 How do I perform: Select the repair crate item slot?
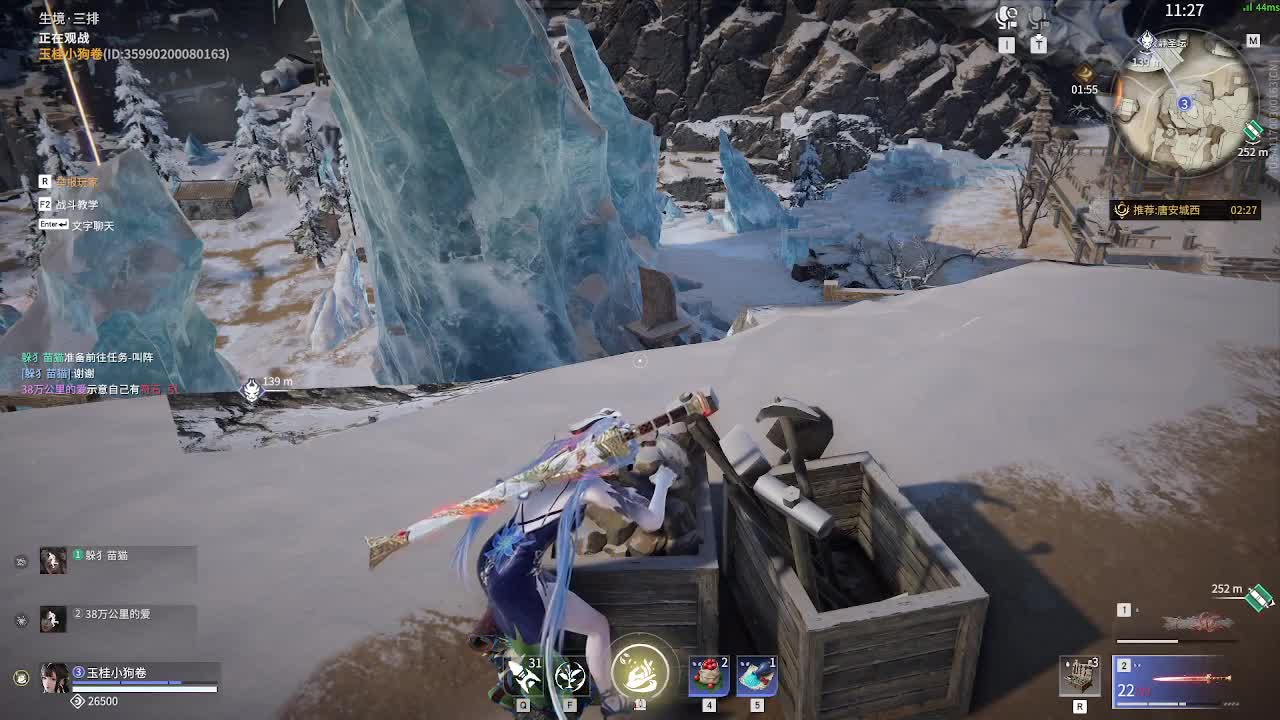point(1080,677)
